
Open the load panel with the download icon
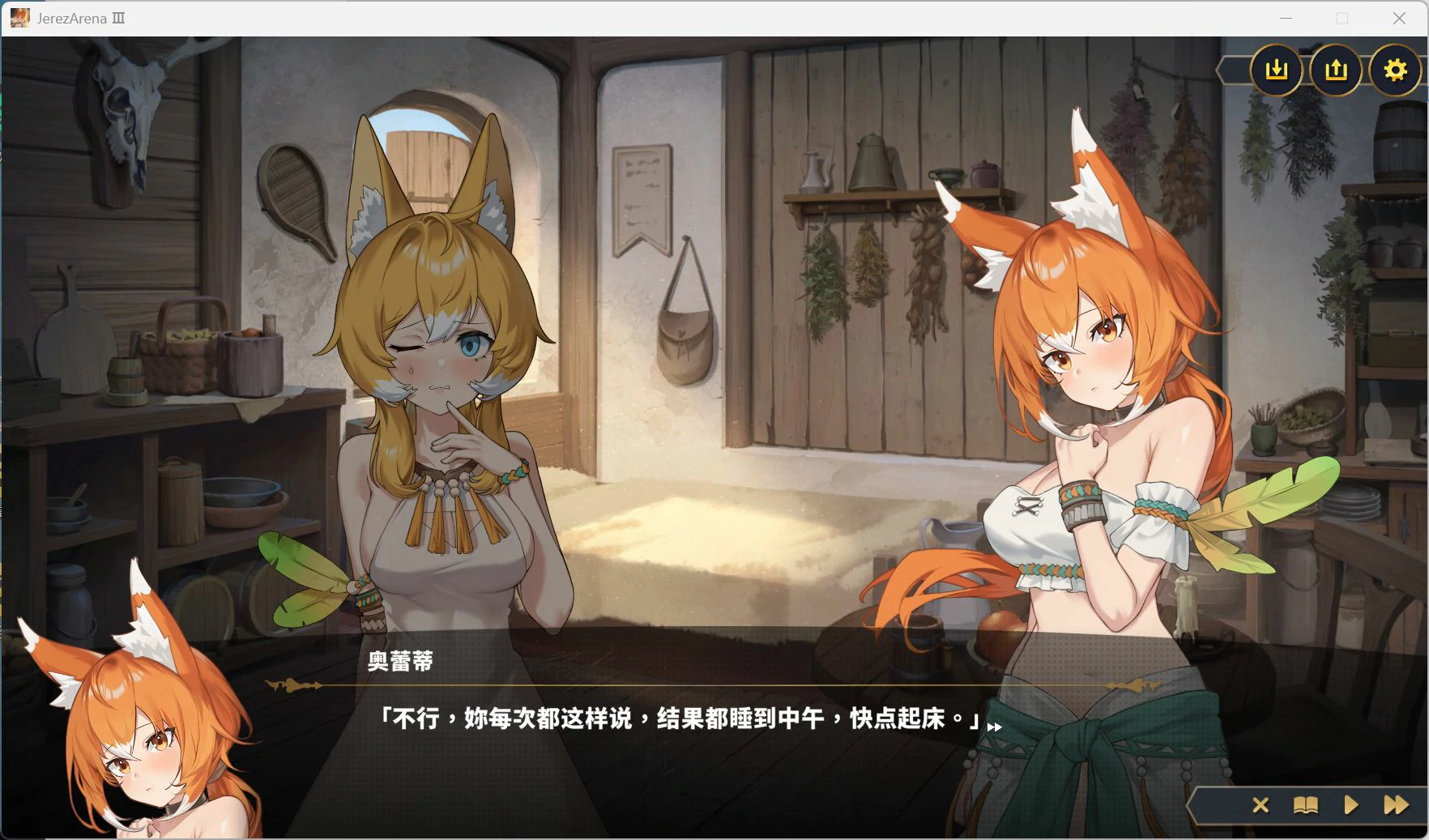pos(1278,70)
